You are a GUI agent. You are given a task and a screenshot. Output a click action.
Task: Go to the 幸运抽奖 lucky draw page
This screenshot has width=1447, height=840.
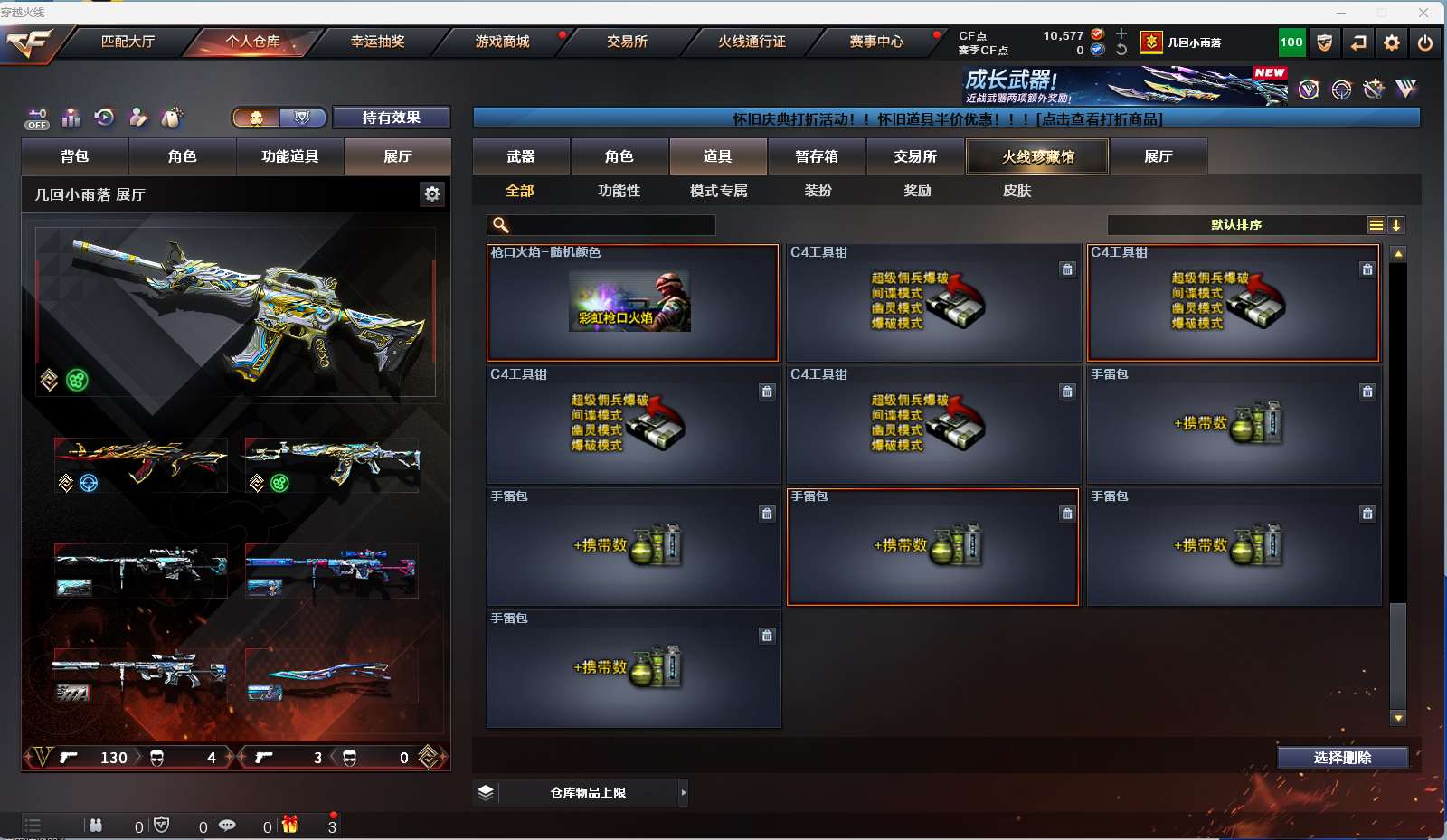coord(377,42)
